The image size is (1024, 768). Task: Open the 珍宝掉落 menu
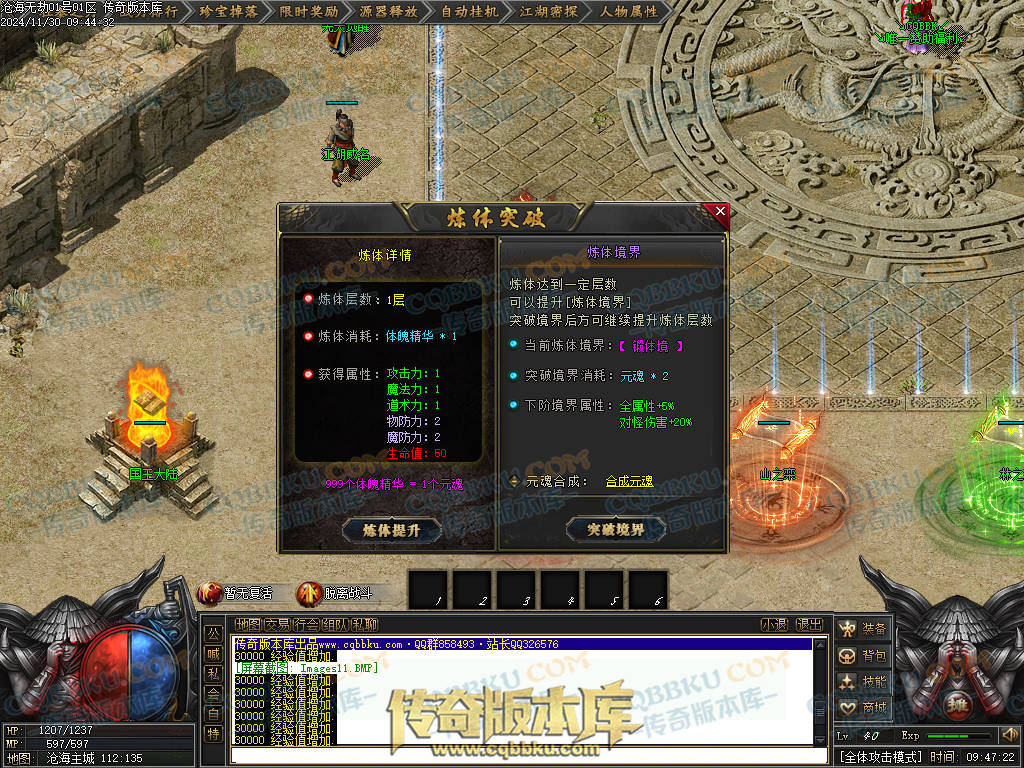pyautogui.click(x=229, y=12)
